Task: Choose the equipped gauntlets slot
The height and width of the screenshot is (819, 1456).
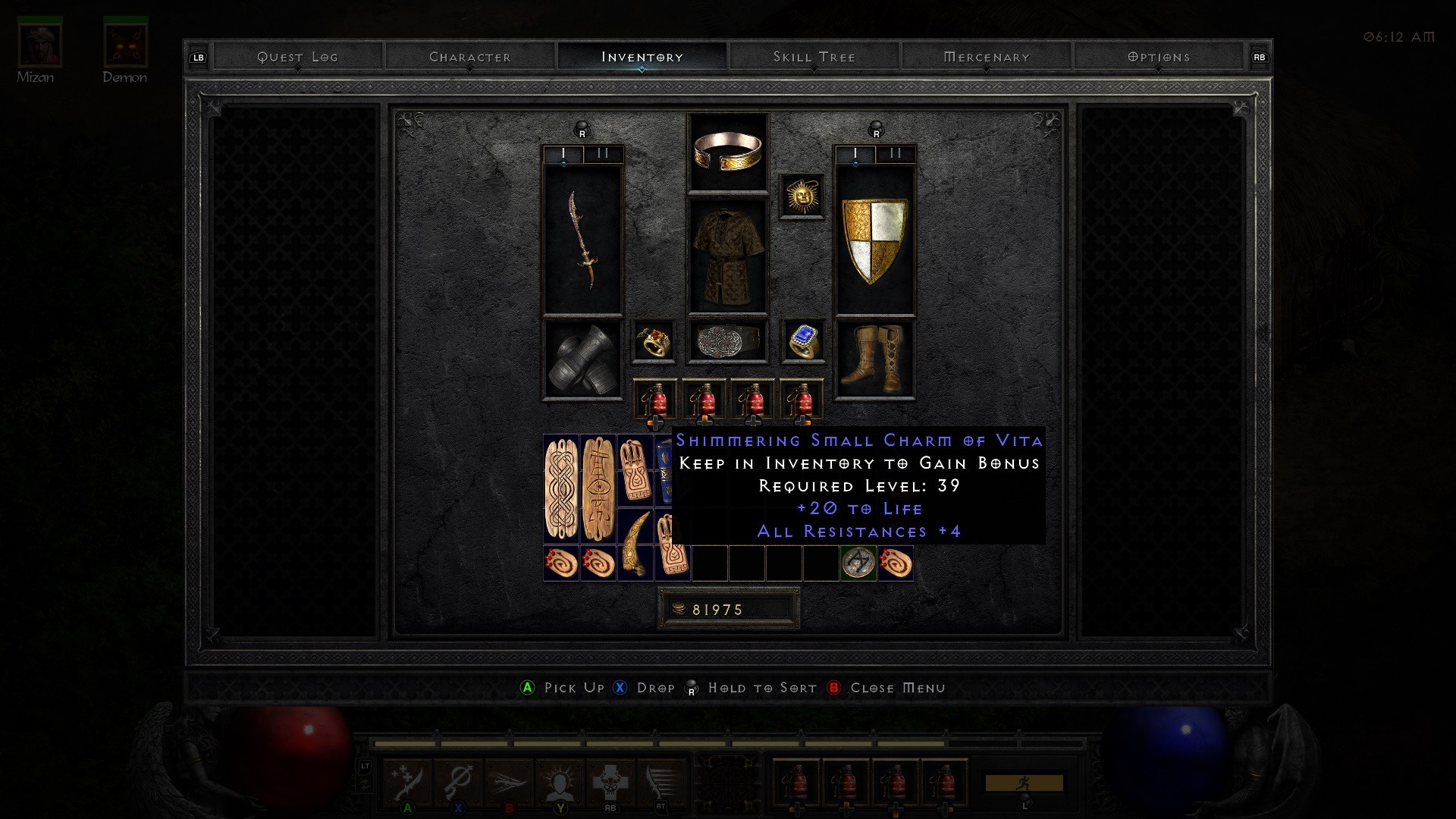Action: tap(582, 359)
